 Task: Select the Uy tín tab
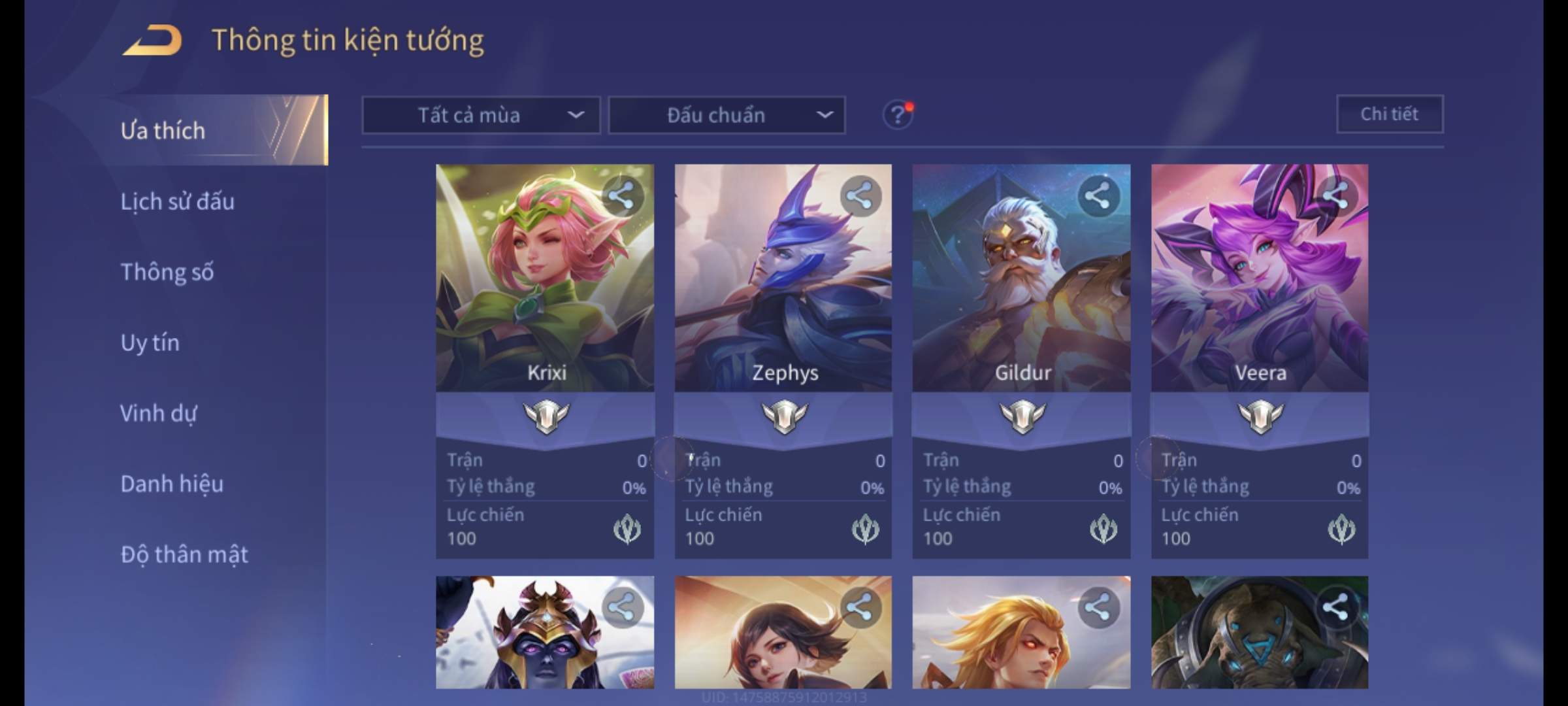[150, 343]
